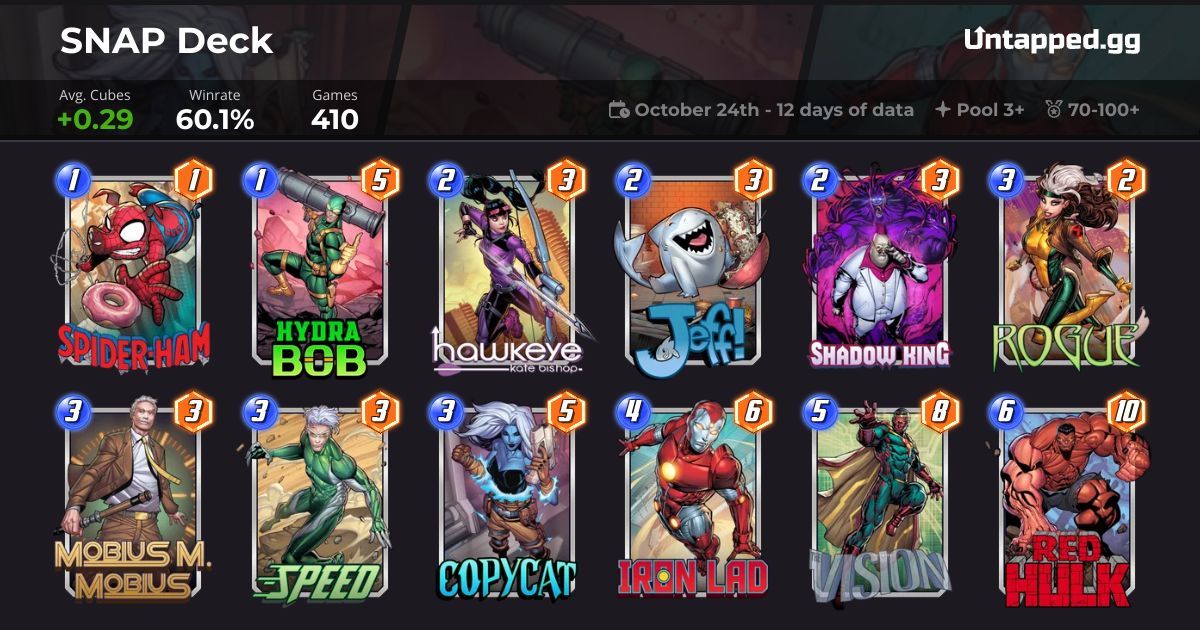Open the Shadow King card
This screenshot has height=630, width=1200.
tap(881, 270)
